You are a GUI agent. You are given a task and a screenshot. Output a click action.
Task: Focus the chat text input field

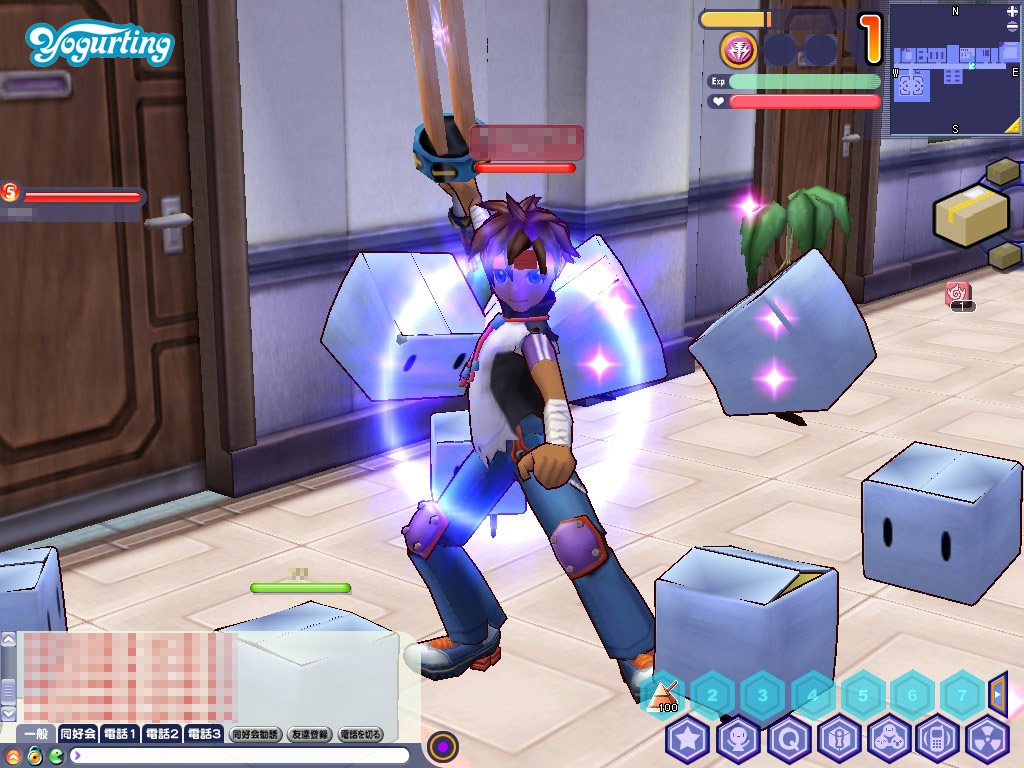click(x=240, y=755)
